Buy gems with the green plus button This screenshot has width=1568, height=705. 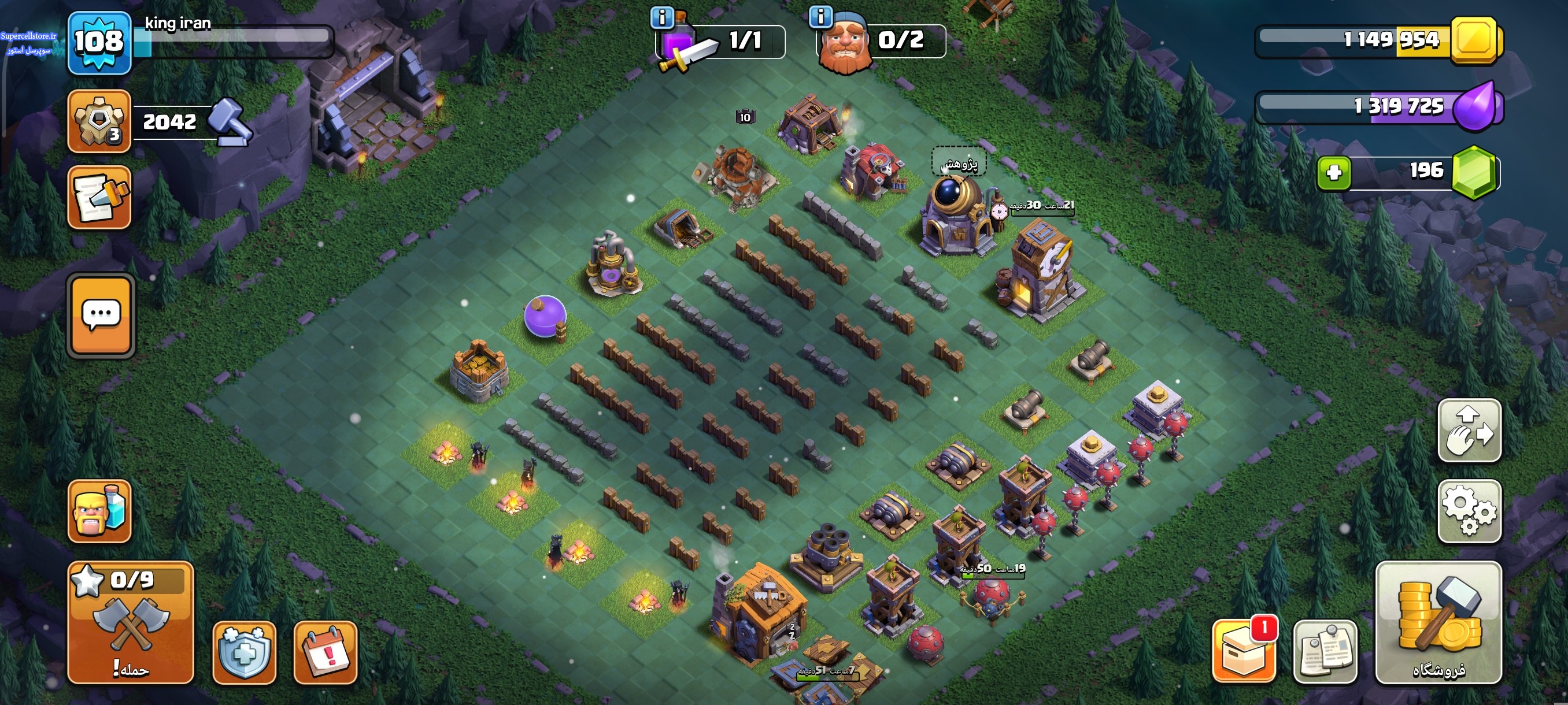[1334, 173]
